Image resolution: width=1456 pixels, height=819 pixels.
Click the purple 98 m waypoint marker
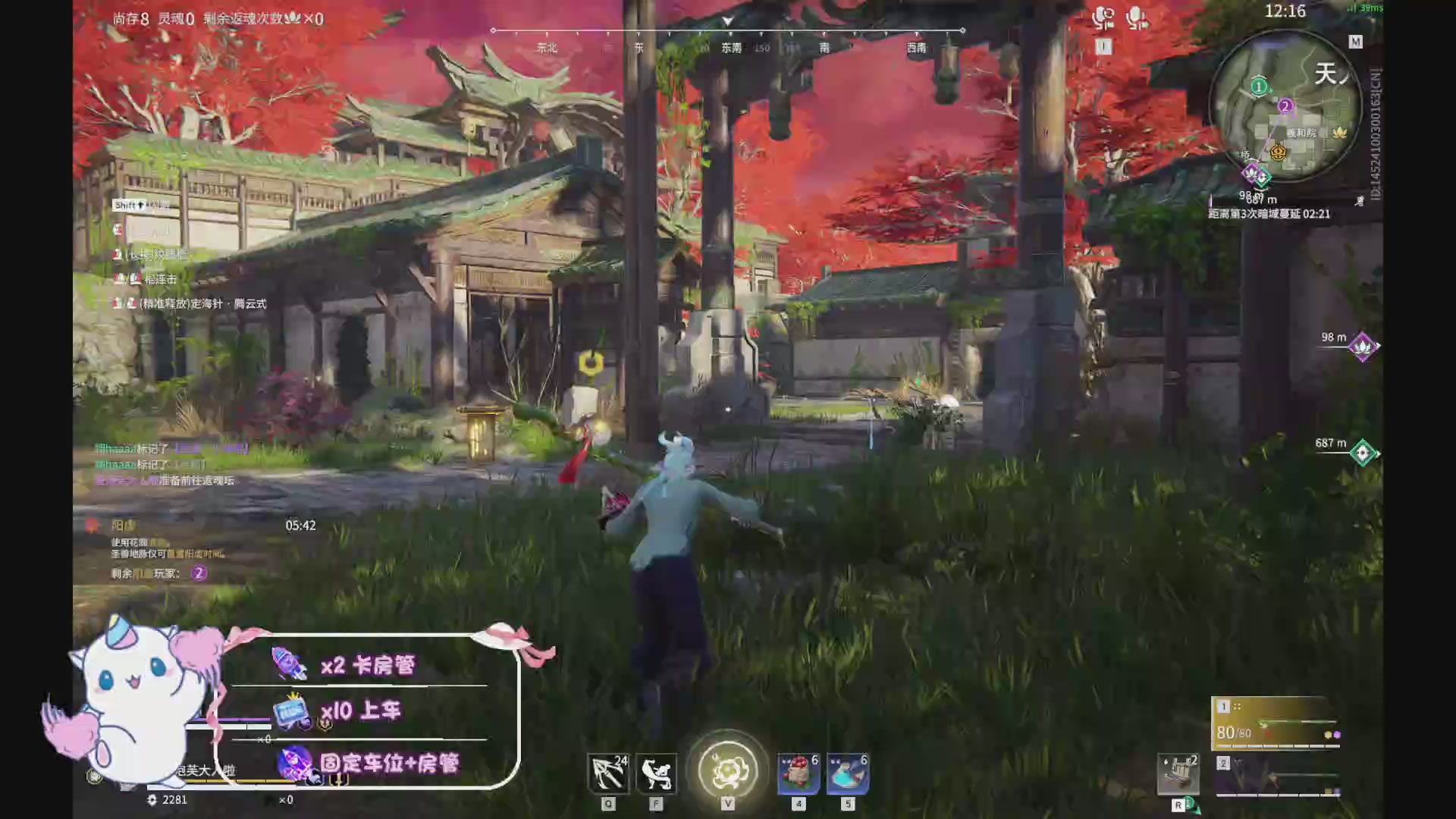click(x=1361, y=347)
